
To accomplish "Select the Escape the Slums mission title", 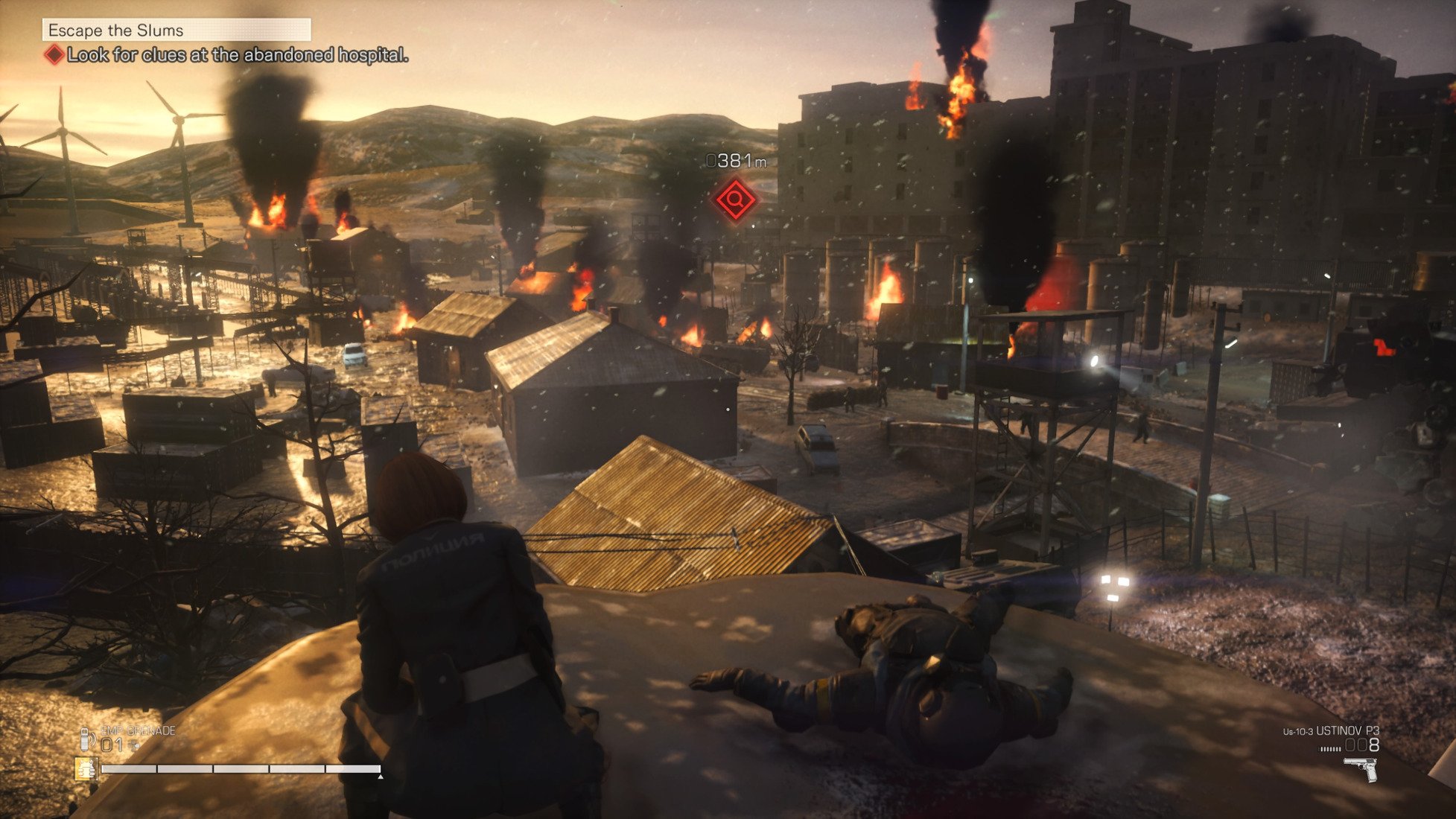I will pos(116,31).
